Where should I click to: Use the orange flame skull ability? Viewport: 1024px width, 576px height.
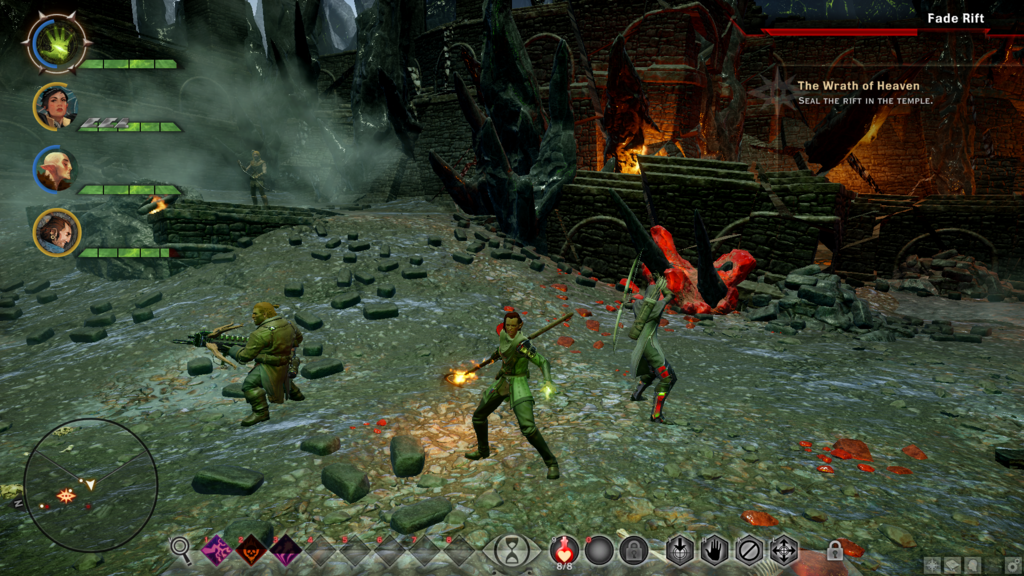(251, 550)
